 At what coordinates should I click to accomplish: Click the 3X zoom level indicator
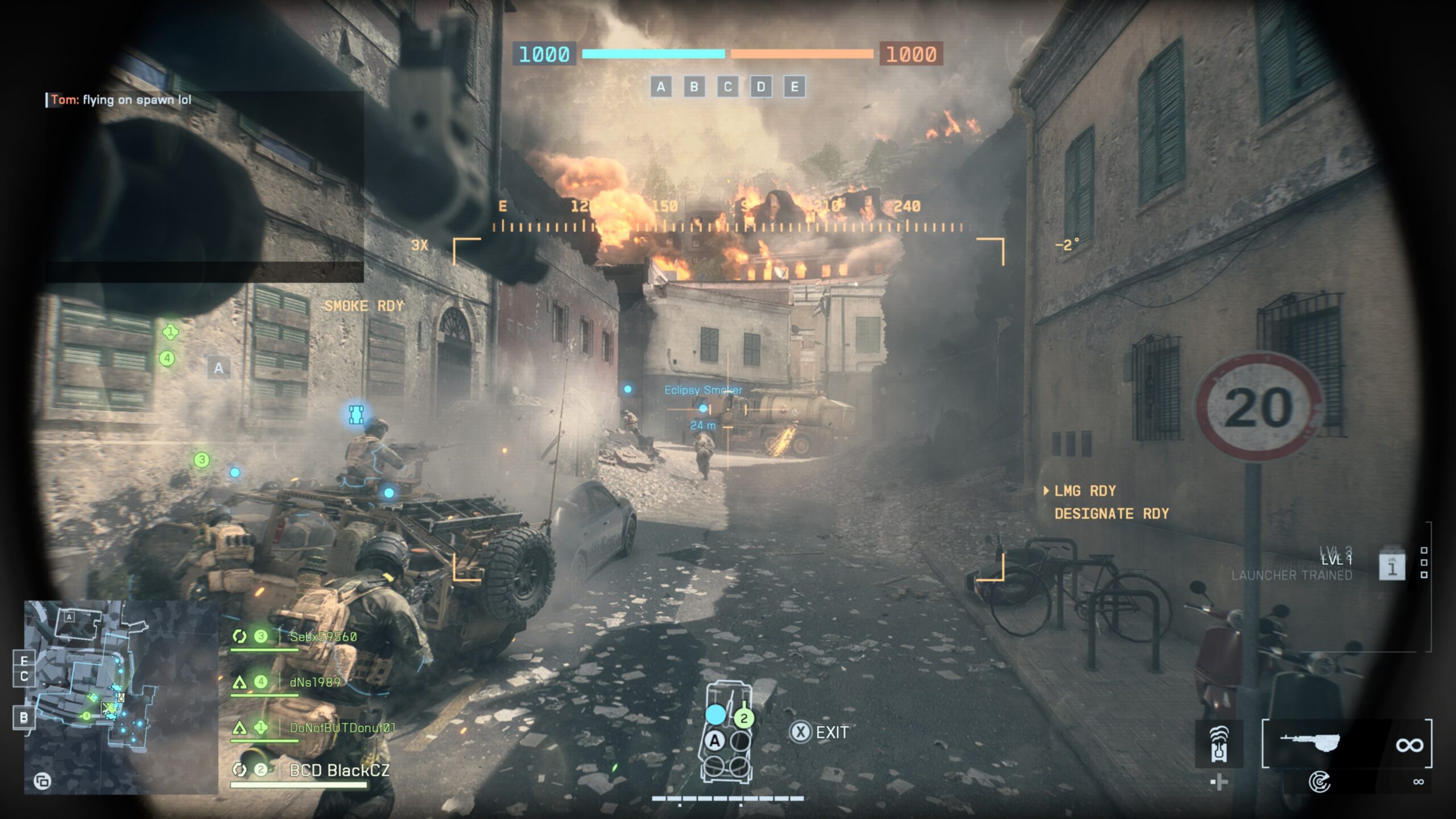(419, 245)
